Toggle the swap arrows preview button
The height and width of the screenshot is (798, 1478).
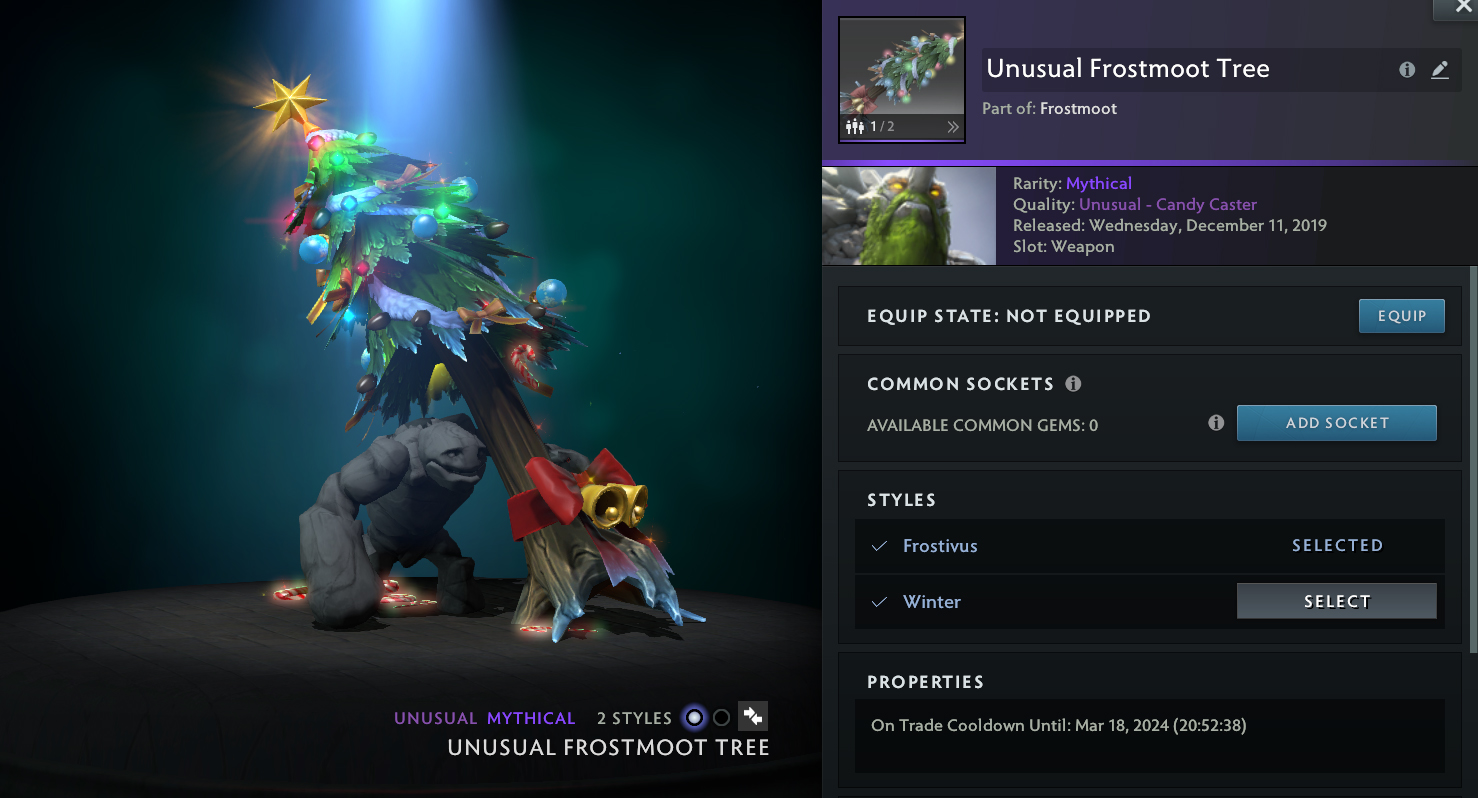coord(753,717)
